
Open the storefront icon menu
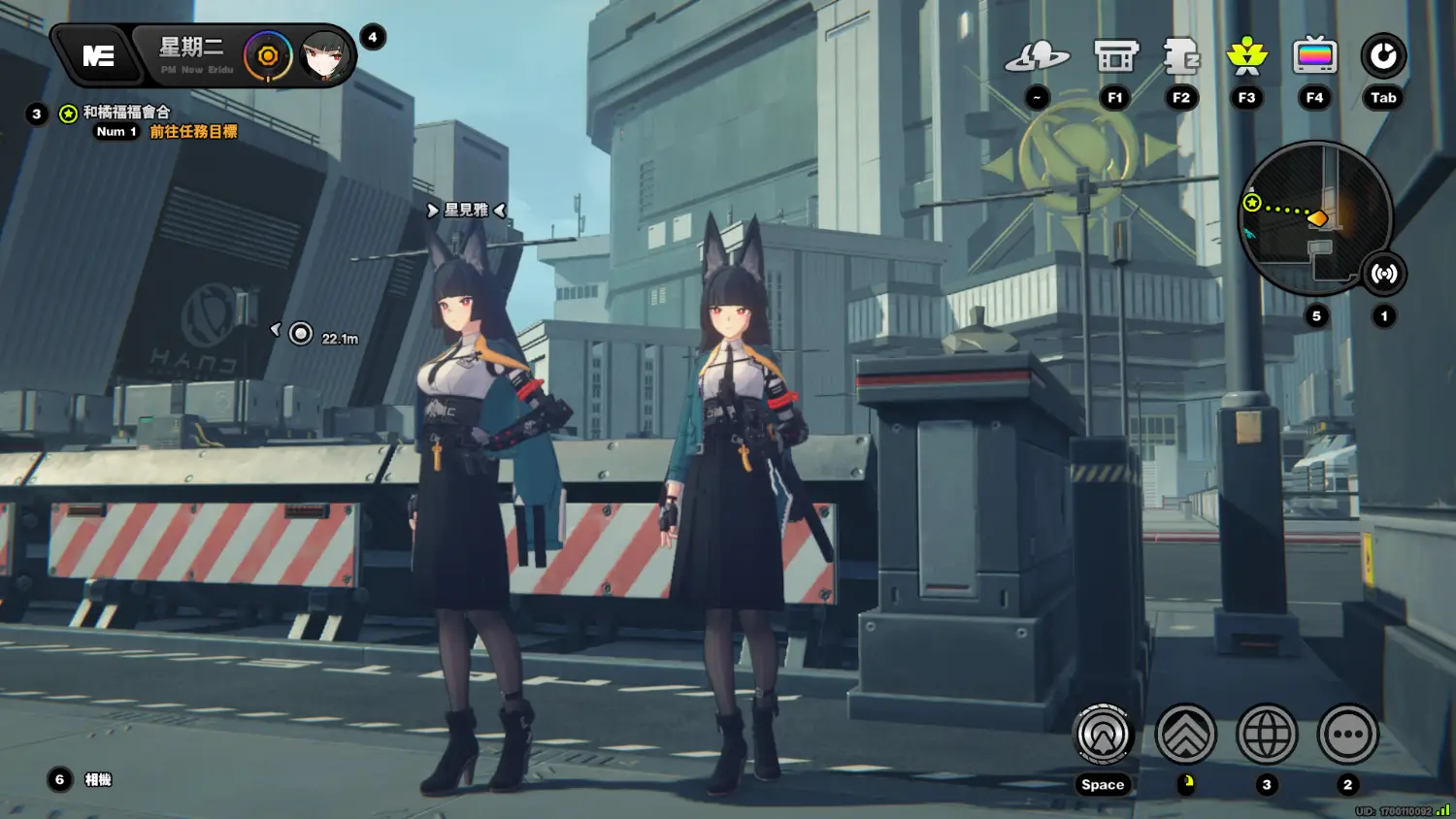[x=1115, y=57]
